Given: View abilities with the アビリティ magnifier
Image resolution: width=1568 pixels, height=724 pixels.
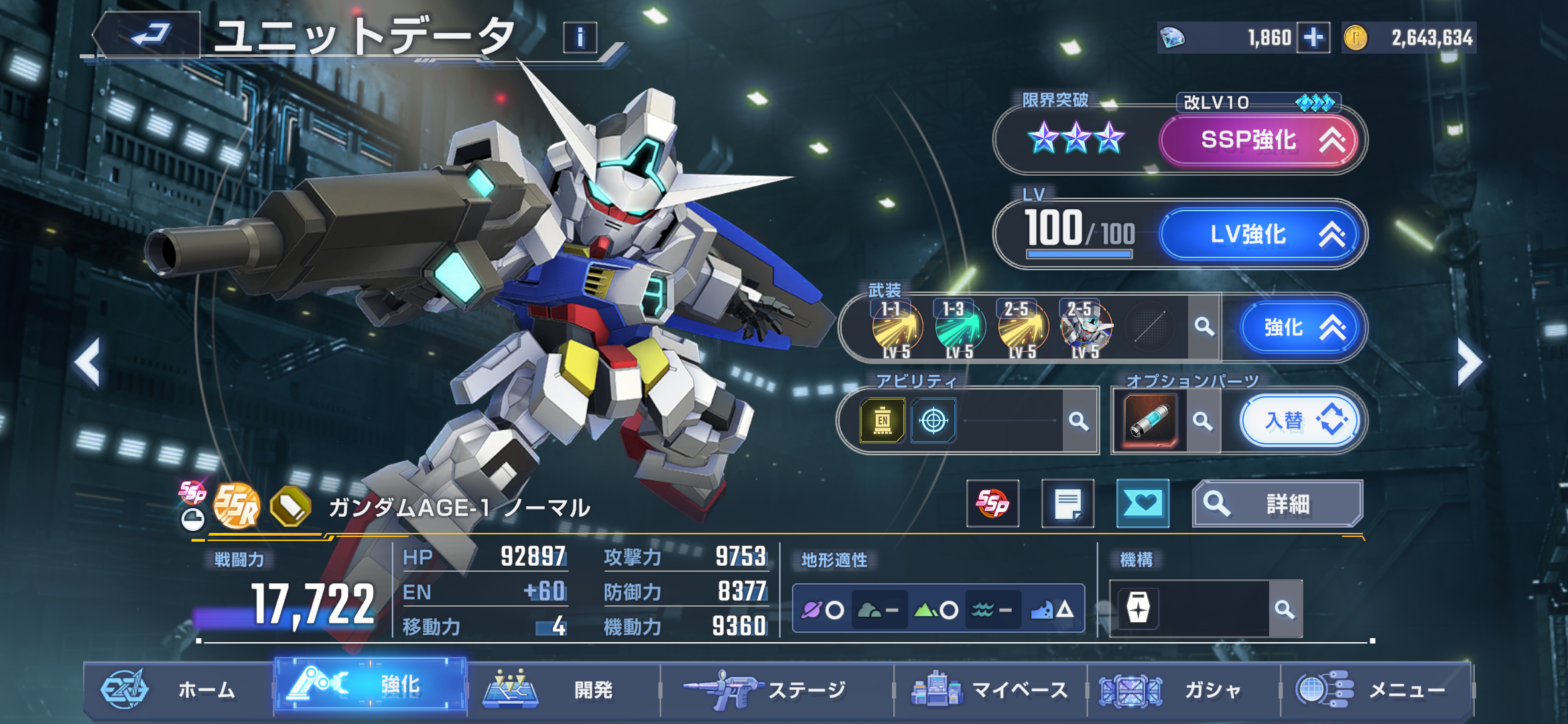Looking at the screenshot, I should point(1078,421).
